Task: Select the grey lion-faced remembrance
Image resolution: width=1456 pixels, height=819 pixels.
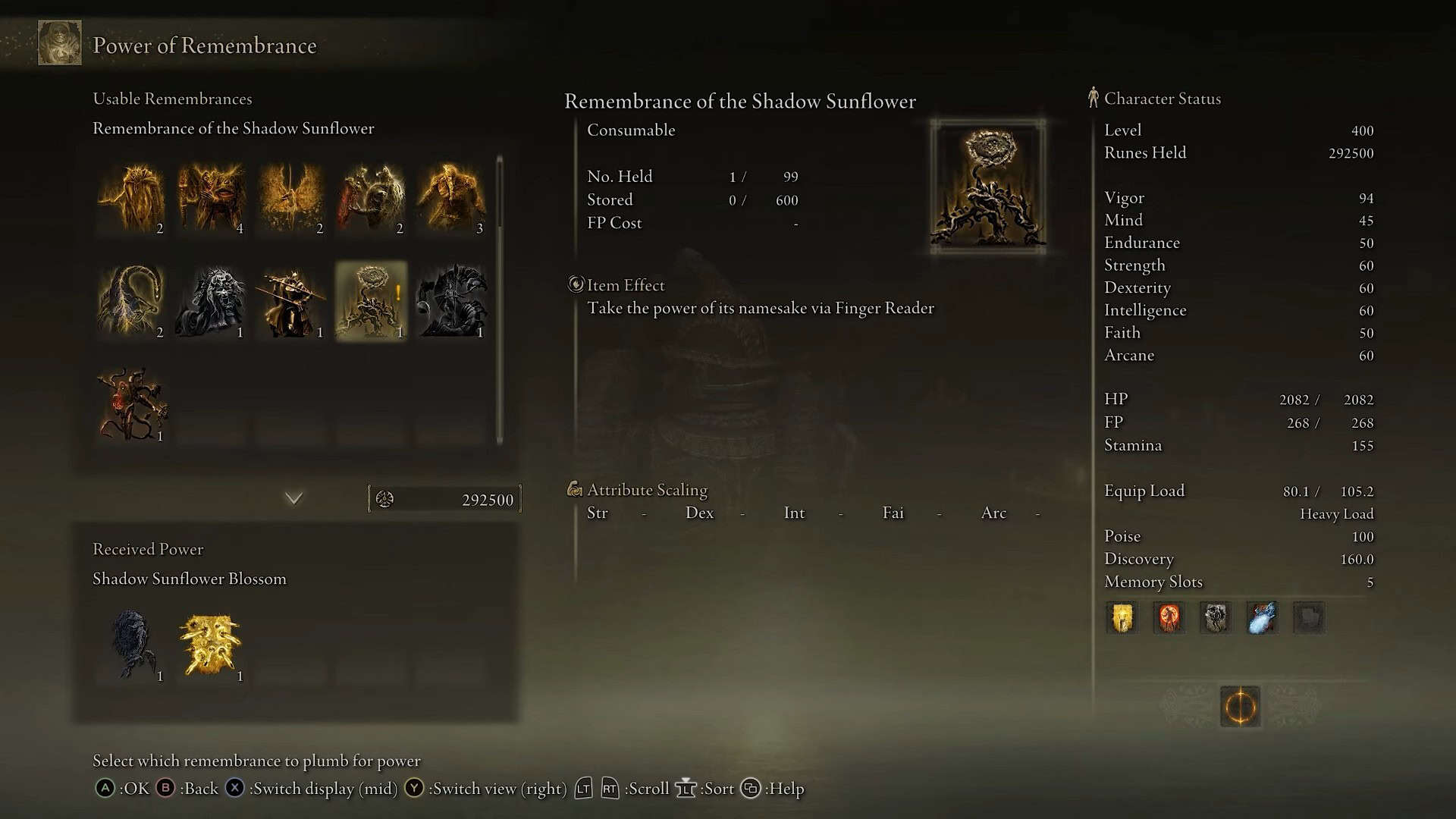Action: [x=212, y=301]
